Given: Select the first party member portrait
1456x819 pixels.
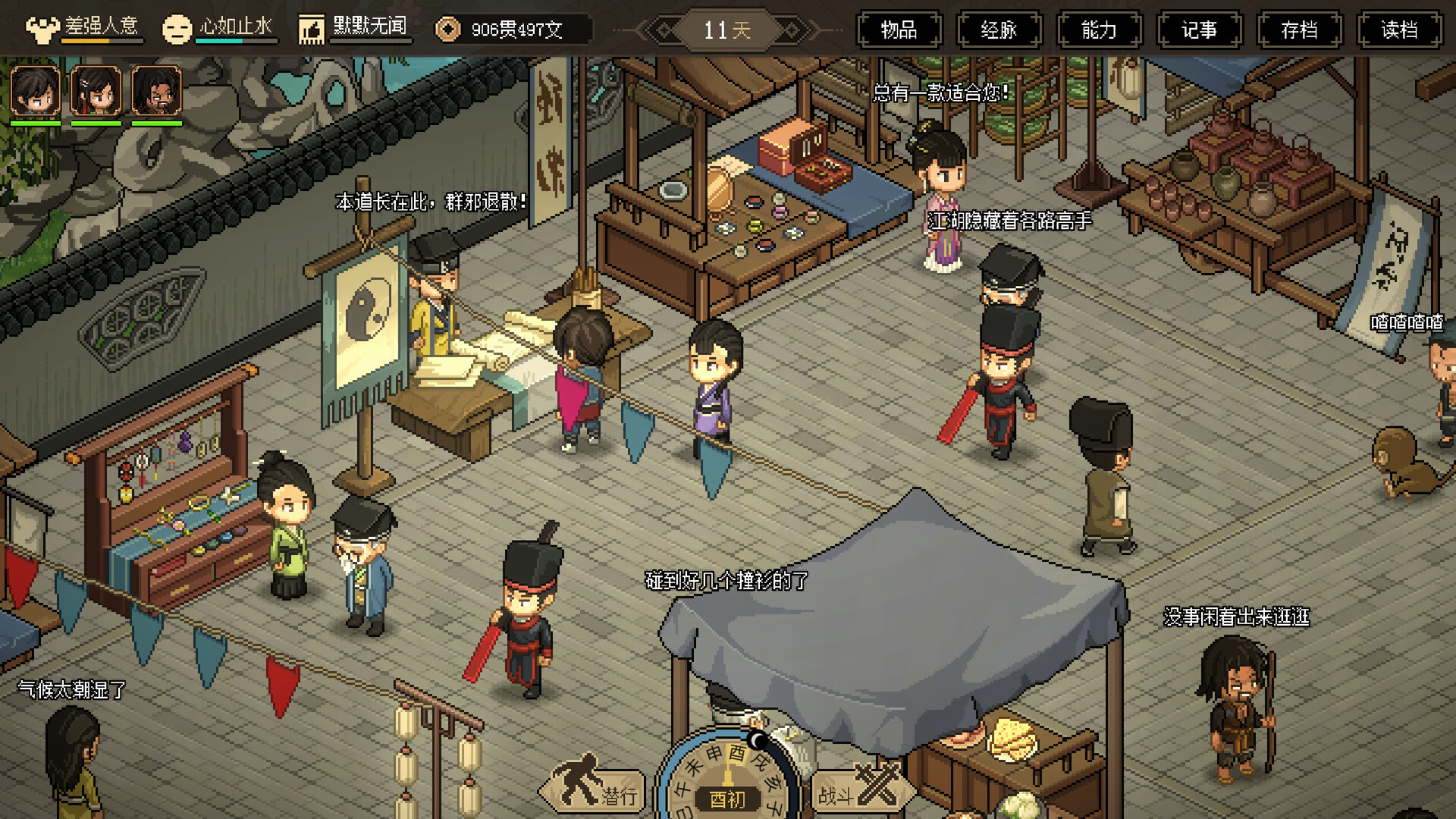Looking at the screenshot, I should [x=33, y=91].
